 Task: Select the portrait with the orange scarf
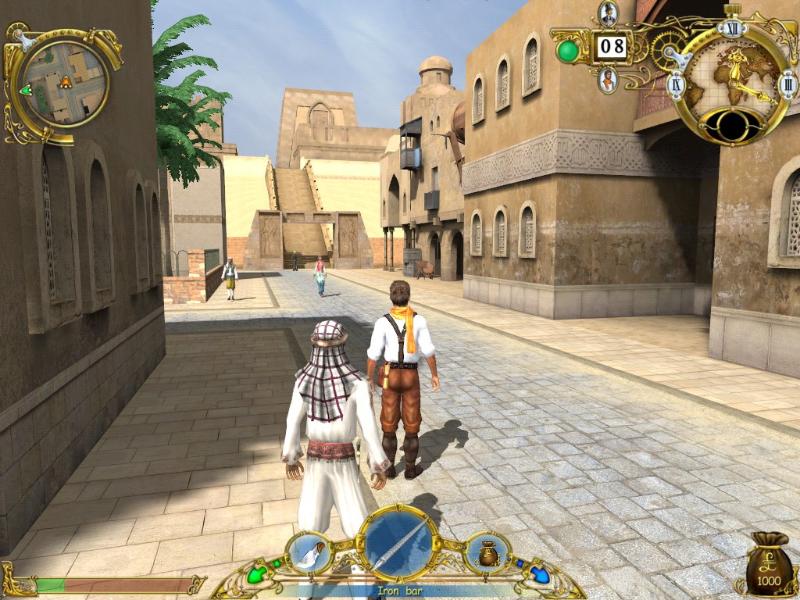pyautogui.click(x=608, y=78)
